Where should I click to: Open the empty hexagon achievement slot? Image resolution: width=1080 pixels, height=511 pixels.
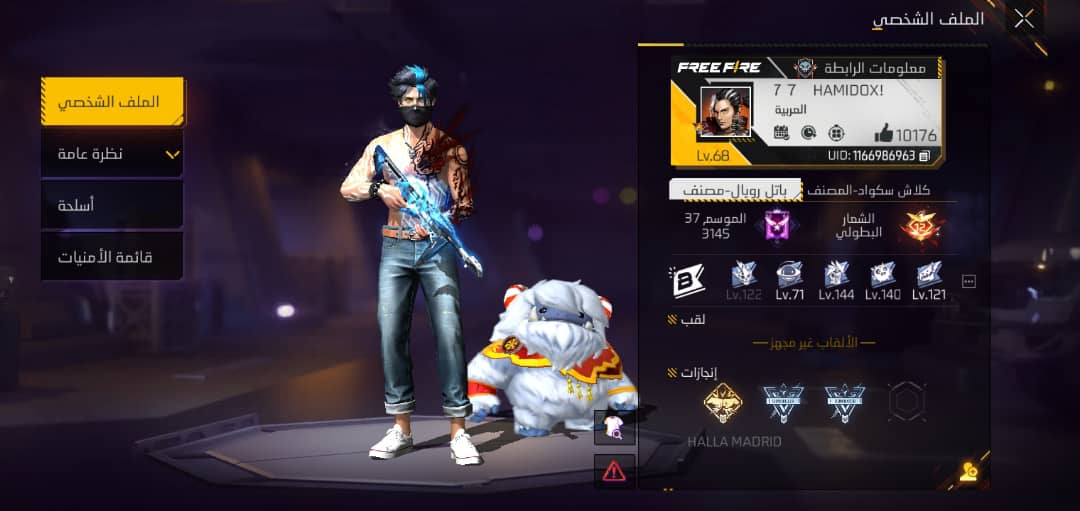907,402
